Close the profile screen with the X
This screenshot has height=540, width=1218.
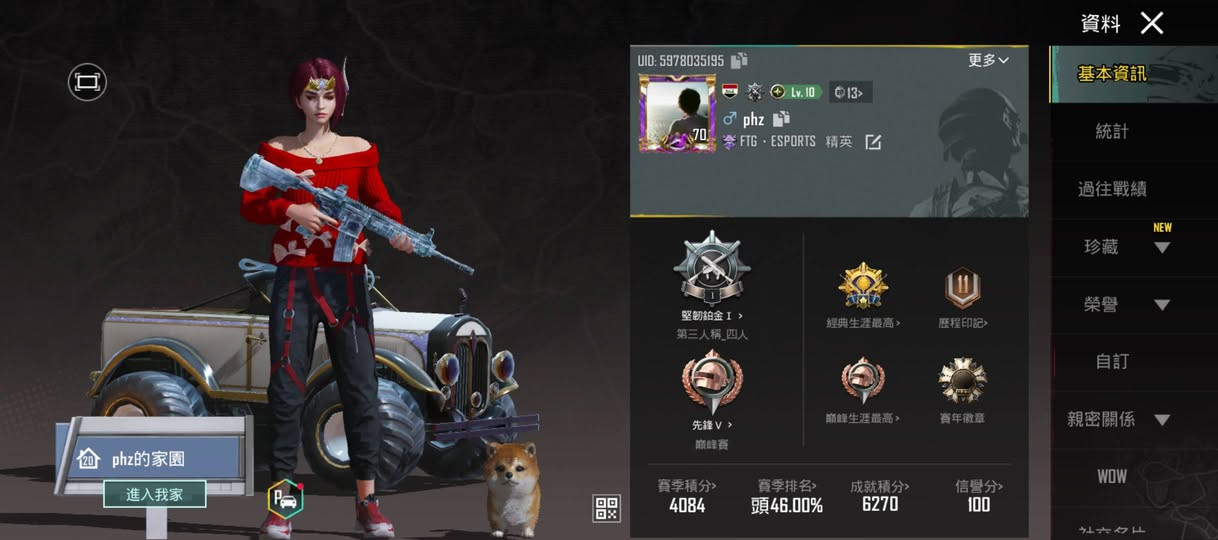(x=1152, y=23)
